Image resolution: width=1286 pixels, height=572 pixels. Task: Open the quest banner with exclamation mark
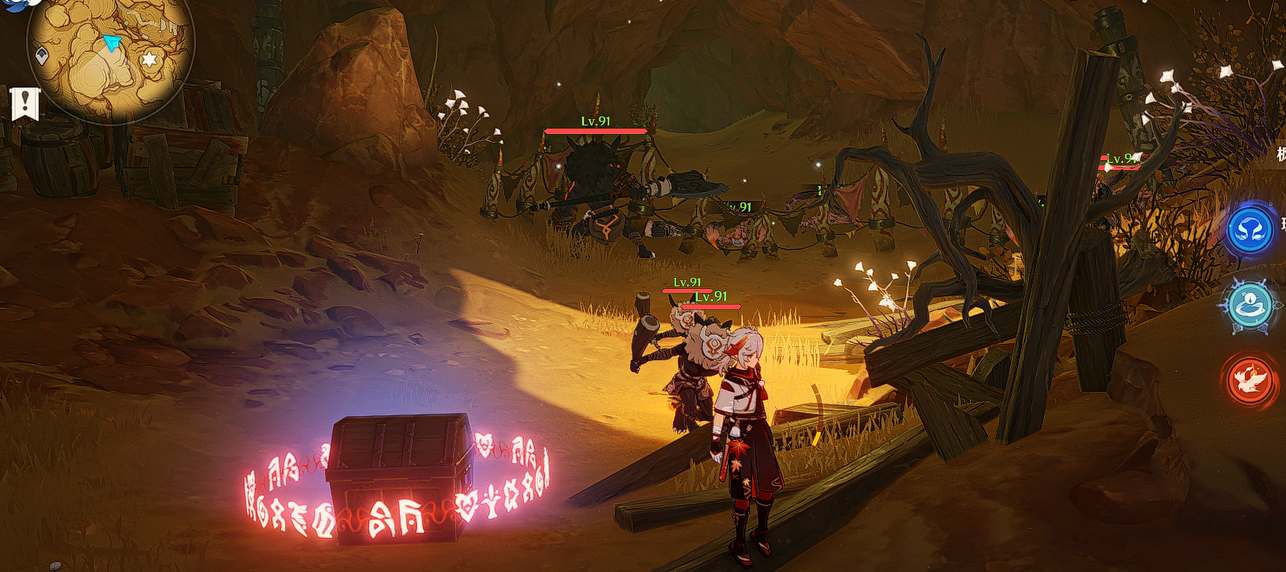click(x=25, y=104)
